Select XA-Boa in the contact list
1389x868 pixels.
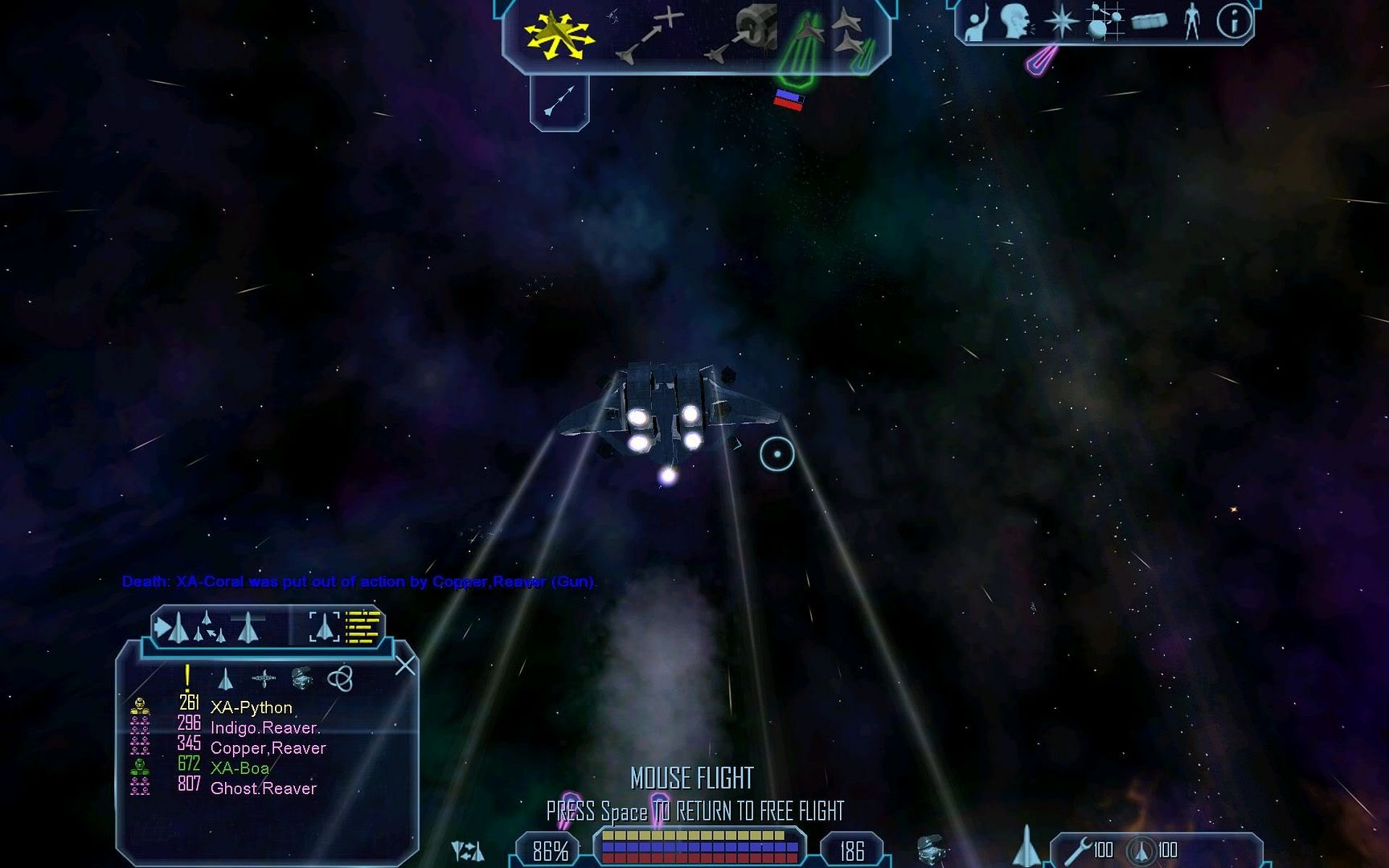(x=240, y=768)
